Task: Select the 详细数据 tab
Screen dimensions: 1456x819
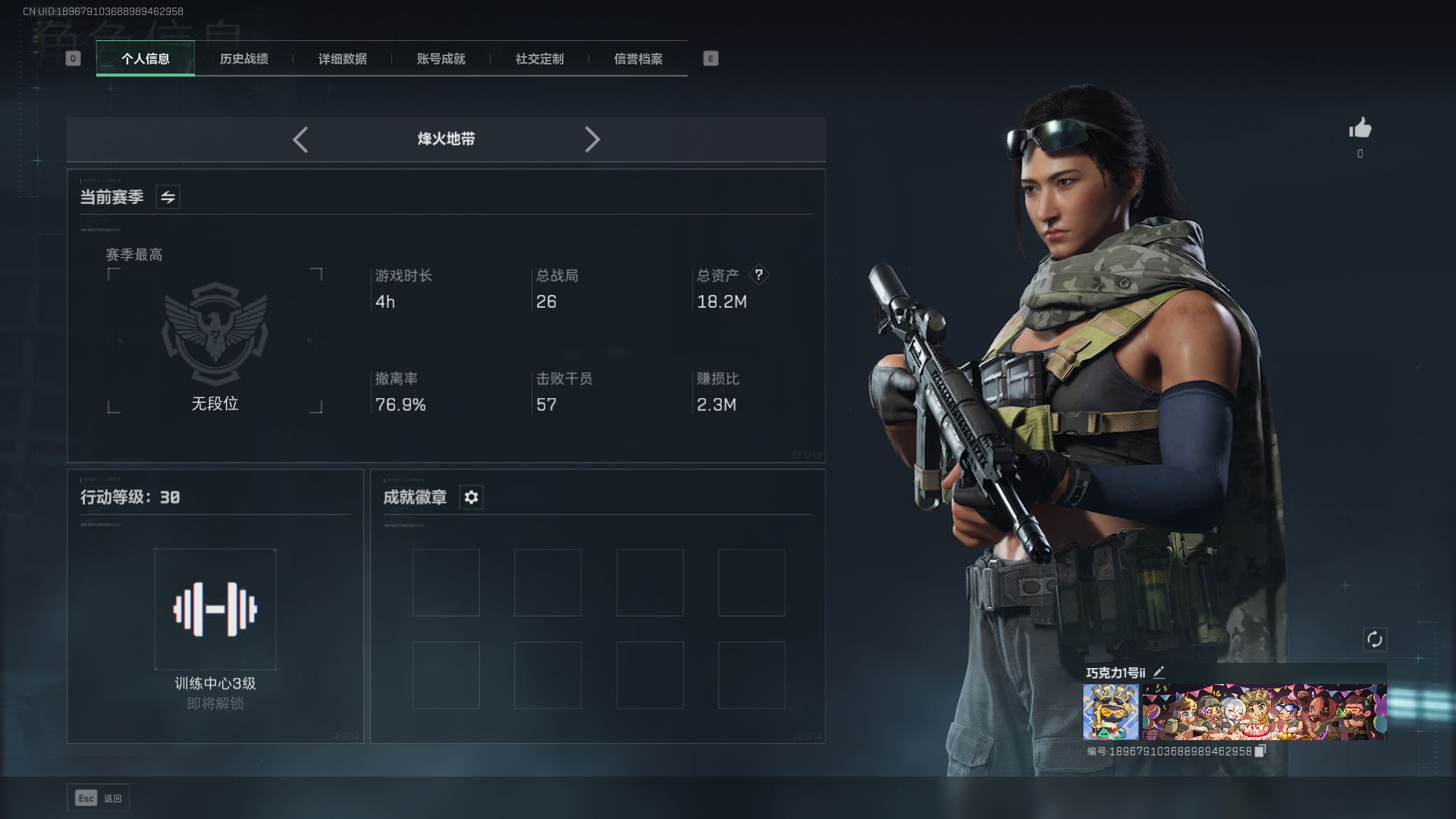Action: [x=342, y=59]
